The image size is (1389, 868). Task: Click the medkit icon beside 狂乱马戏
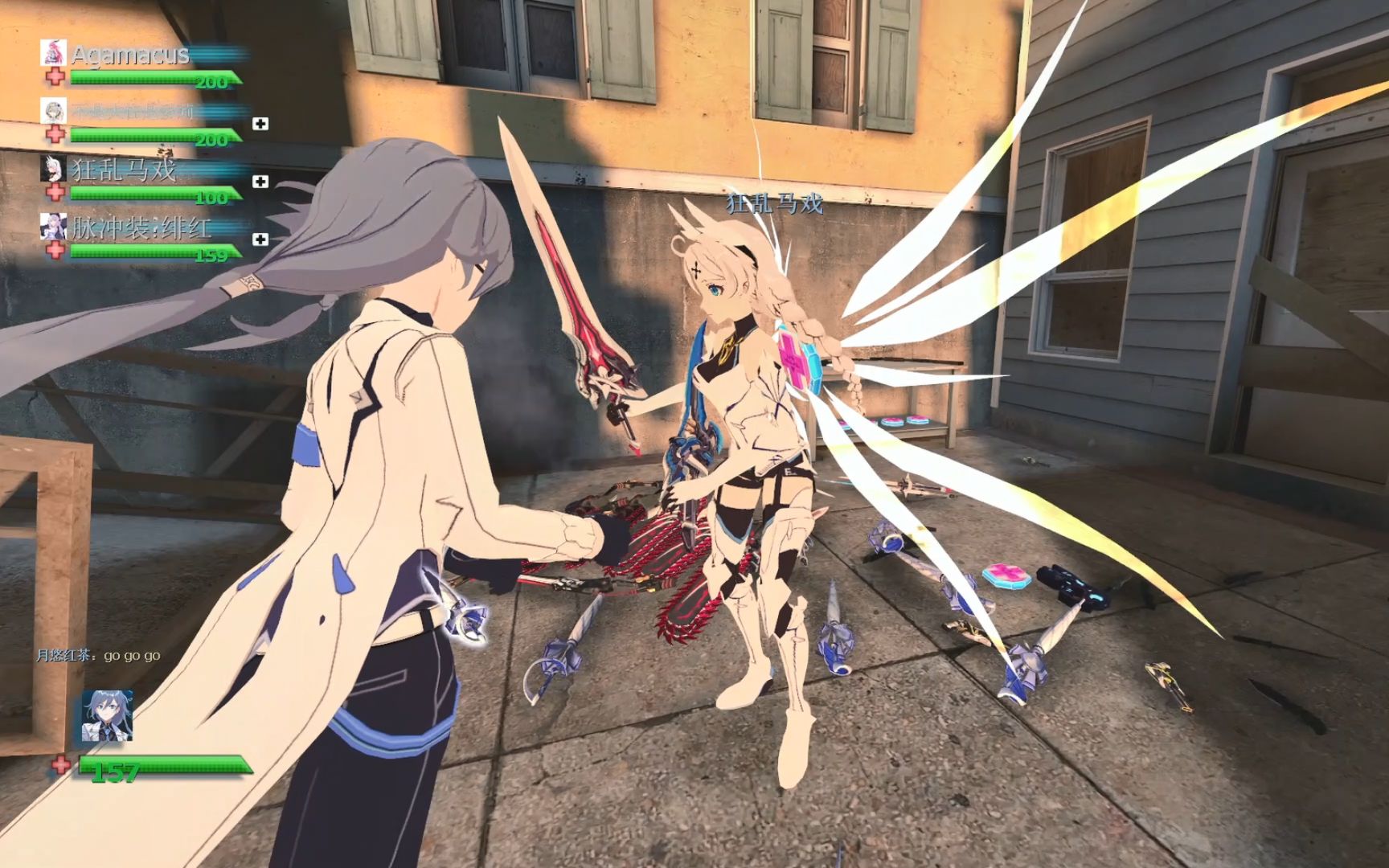(x=260, y=182)
